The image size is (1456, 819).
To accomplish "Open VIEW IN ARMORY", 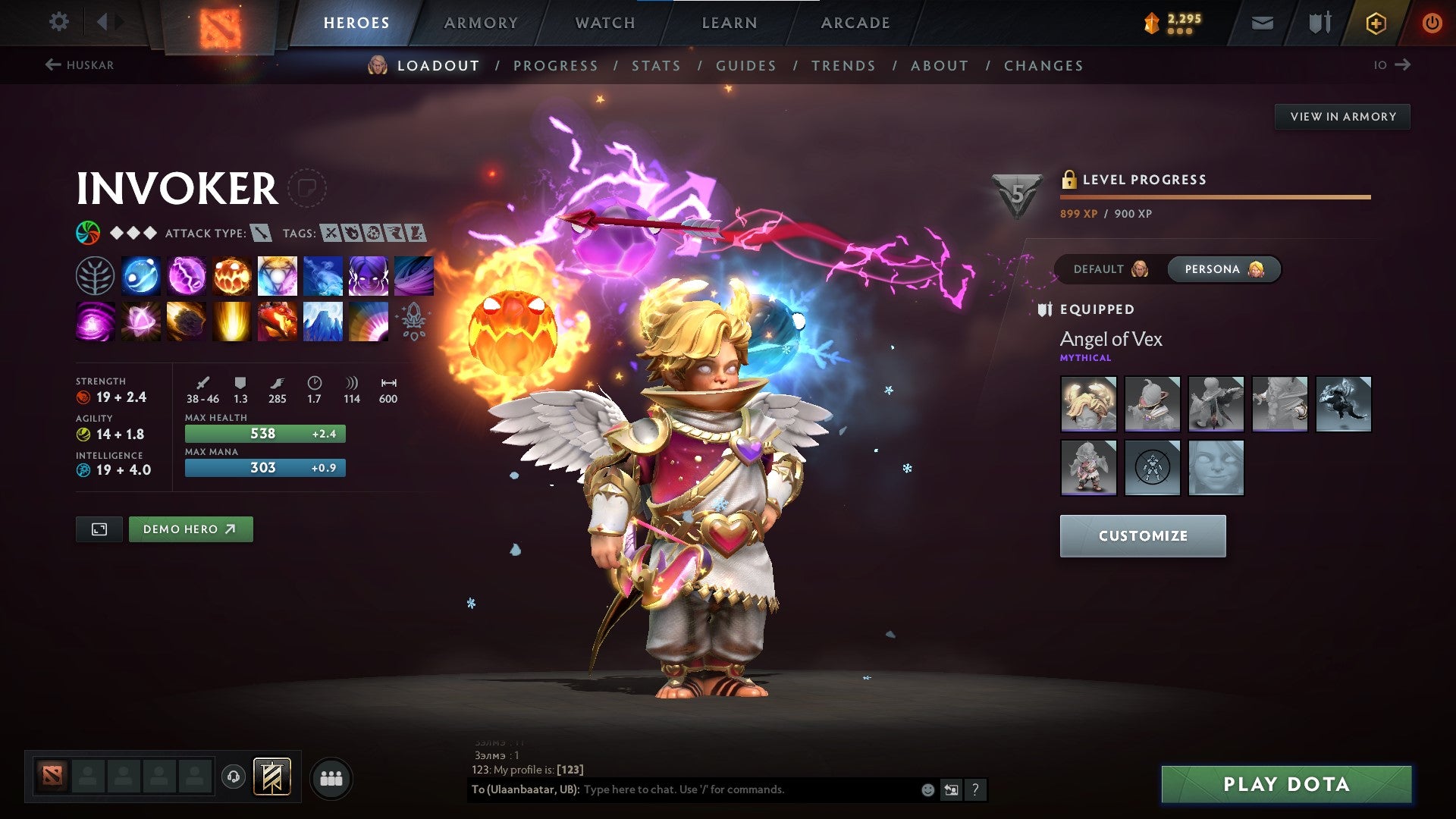I will tap(1343, 116).
